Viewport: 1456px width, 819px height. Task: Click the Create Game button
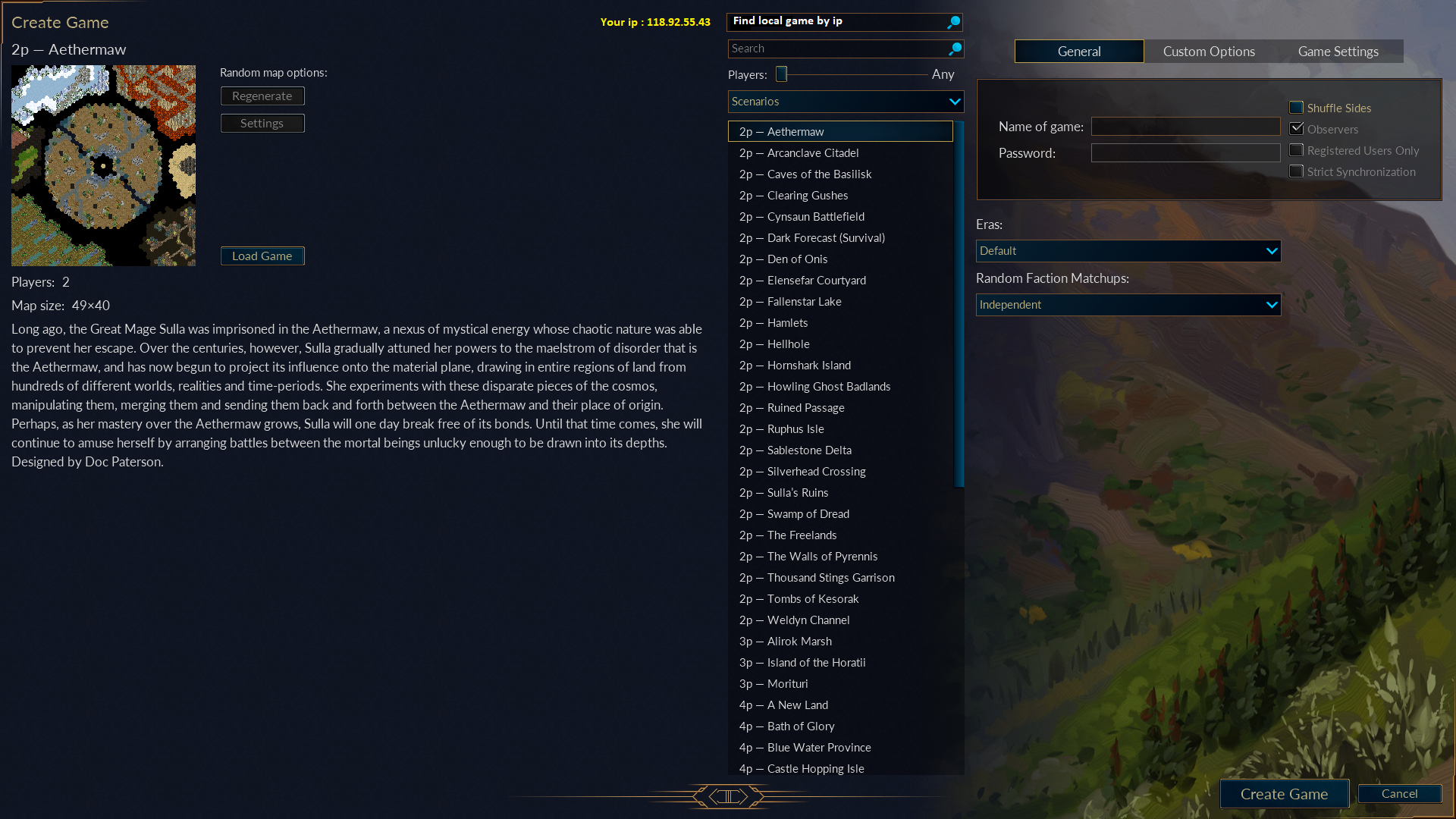click(x=1284, y=794)
